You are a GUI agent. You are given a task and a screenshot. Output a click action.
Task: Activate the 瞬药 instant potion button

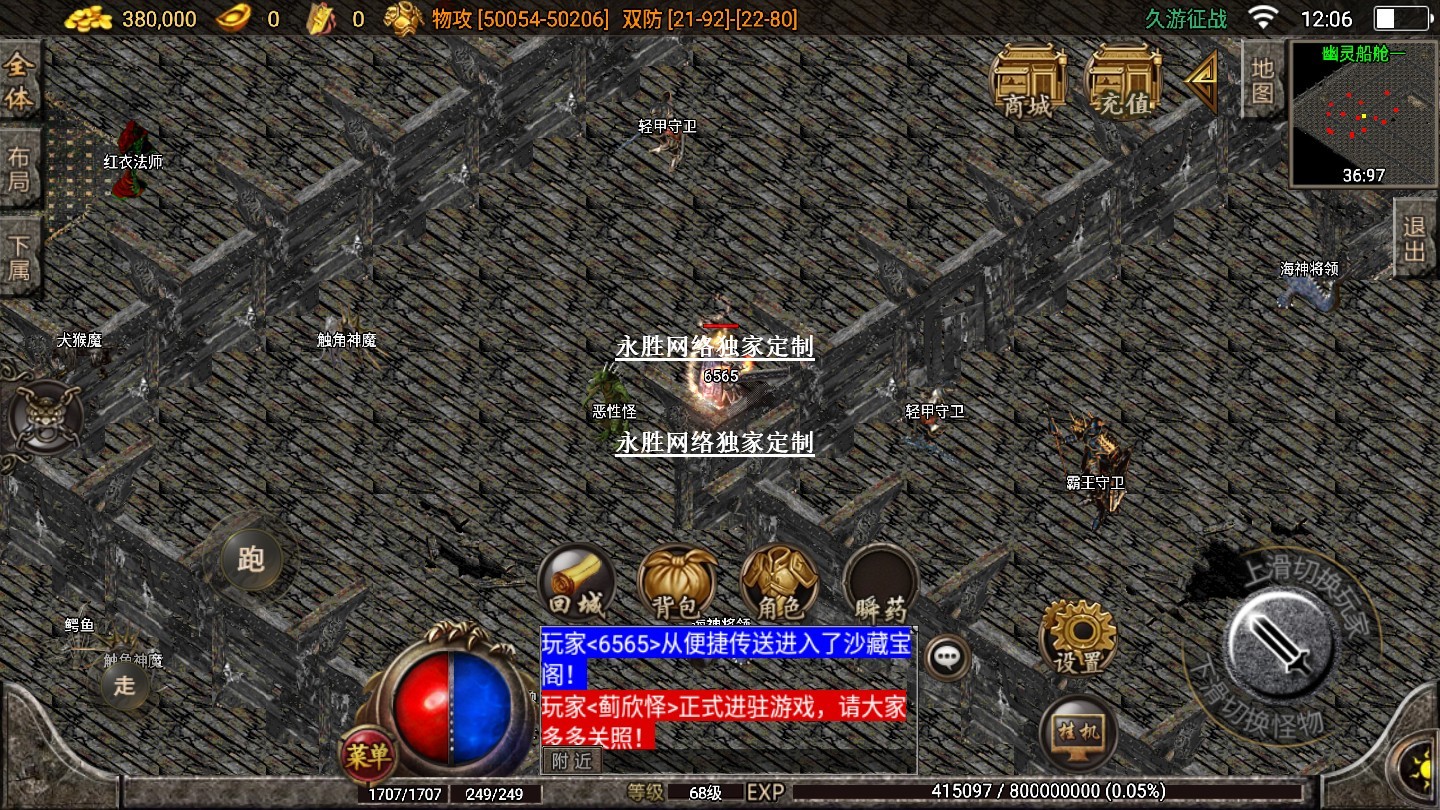coord(880,583)
